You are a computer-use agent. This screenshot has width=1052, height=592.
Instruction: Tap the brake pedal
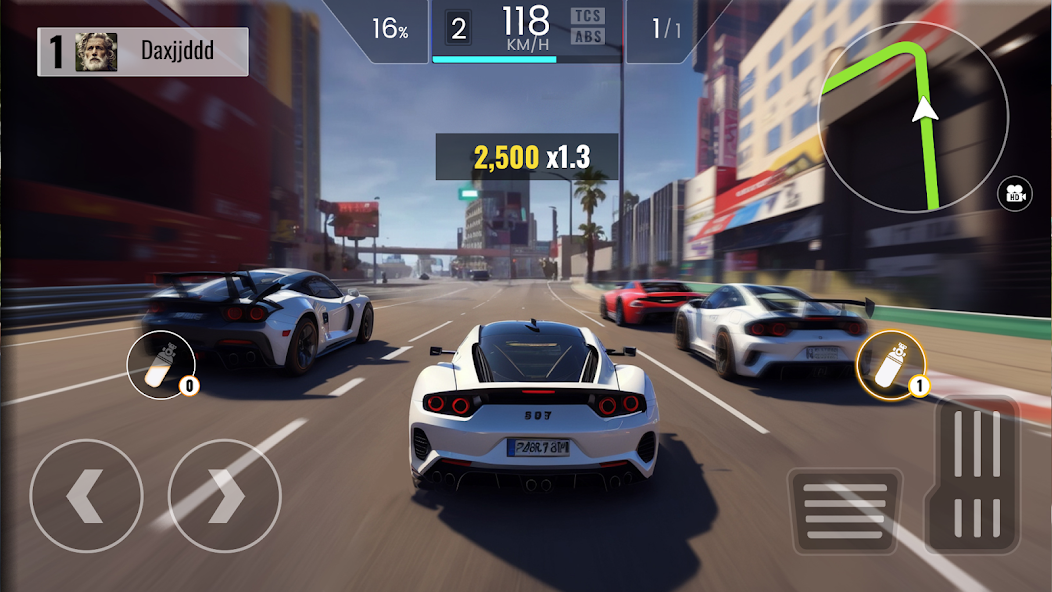[x=845, y=510]
